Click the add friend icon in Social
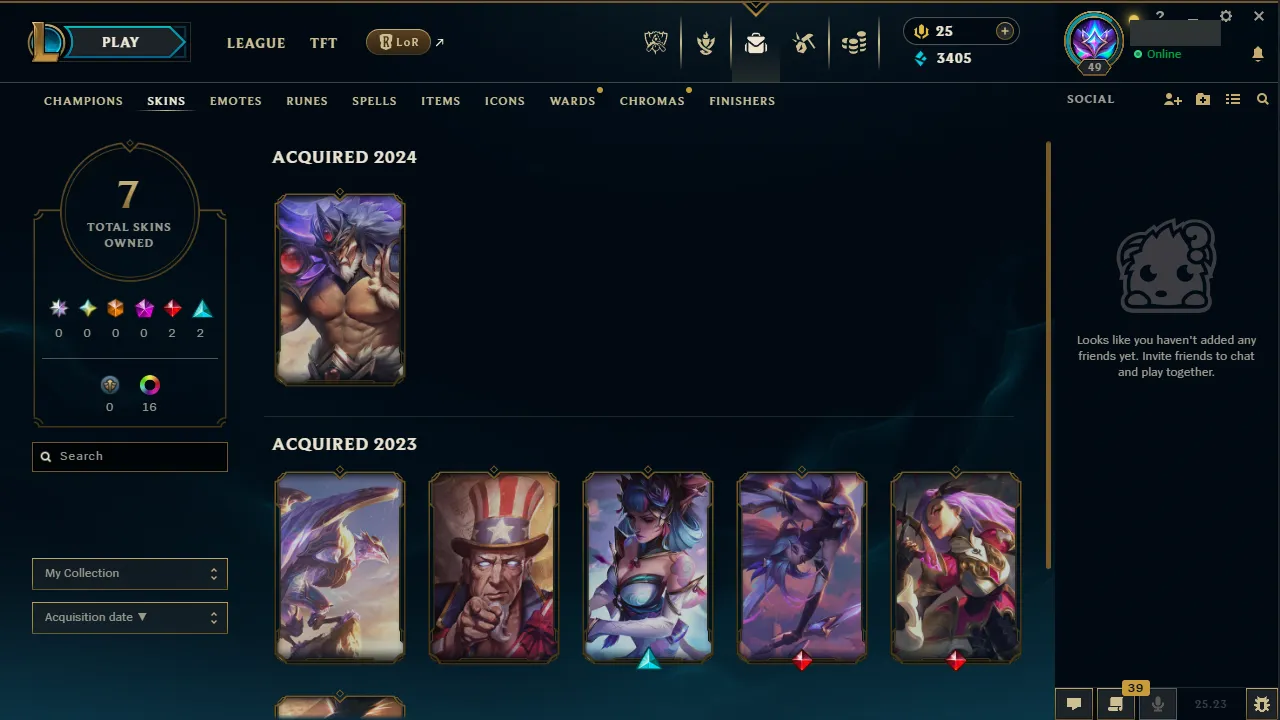The height and width of the screenshot is (720, 1280). [1172, 99]
